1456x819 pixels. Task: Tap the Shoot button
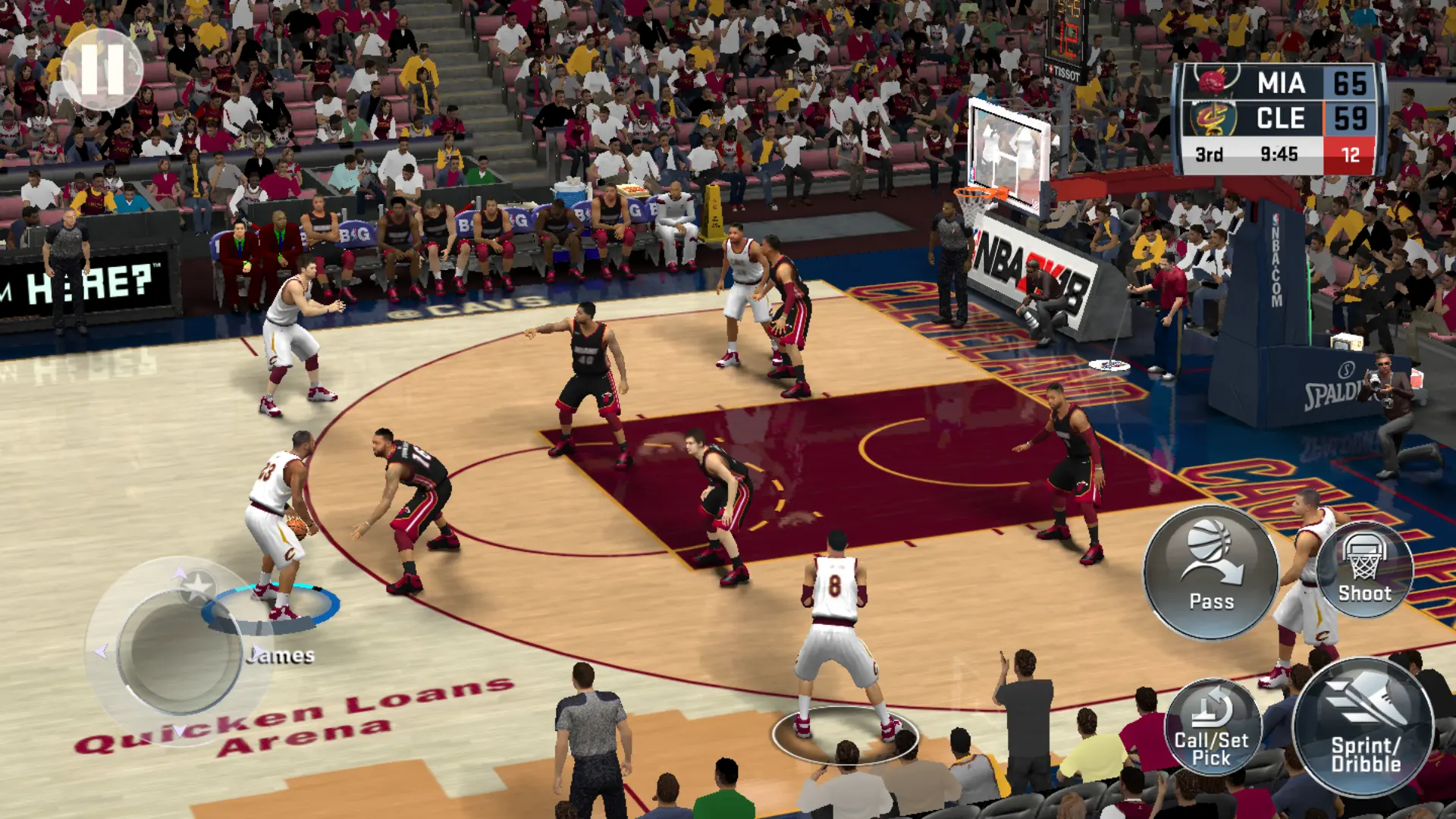coord(1364,570)
